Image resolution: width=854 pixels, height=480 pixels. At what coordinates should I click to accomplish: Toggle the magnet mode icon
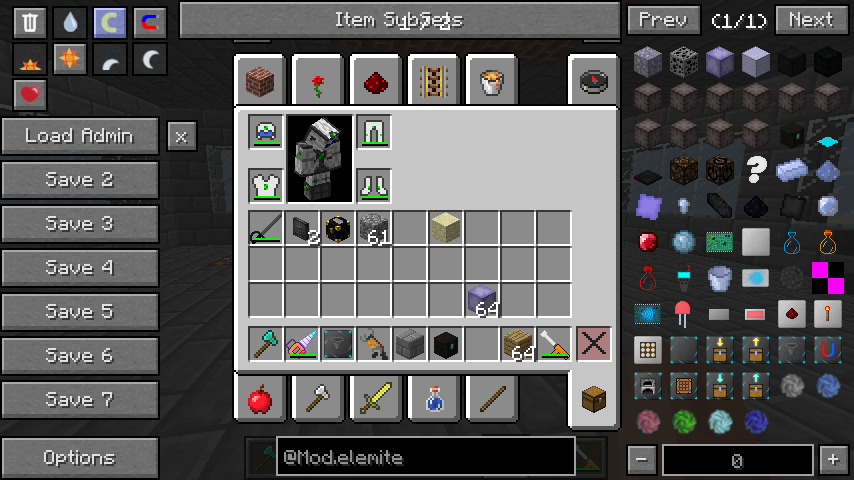150,22
